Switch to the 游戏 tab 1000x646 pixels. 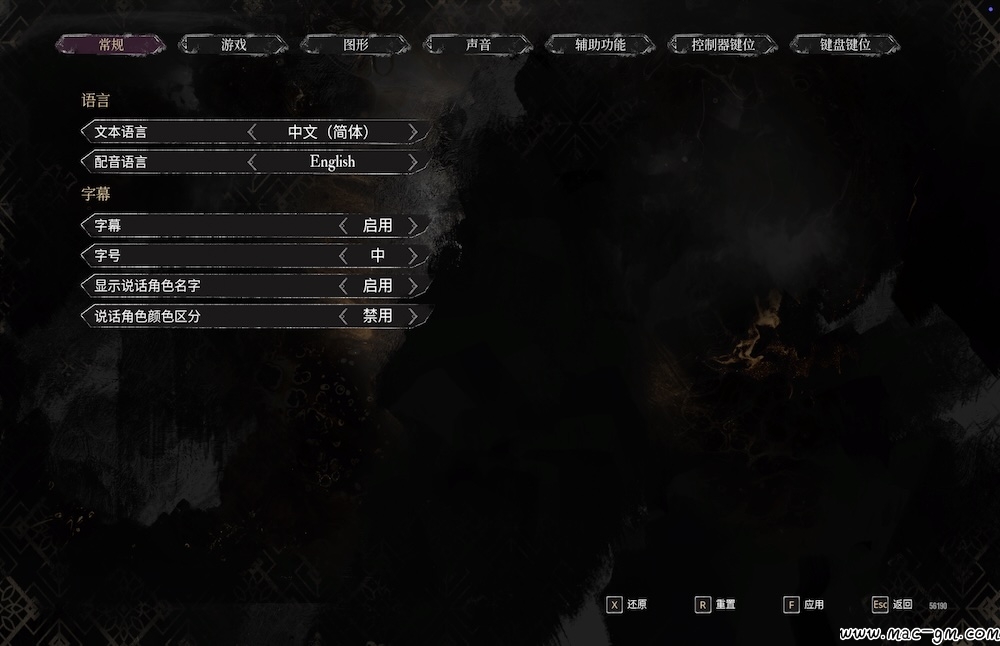click(x=233, y=45)
